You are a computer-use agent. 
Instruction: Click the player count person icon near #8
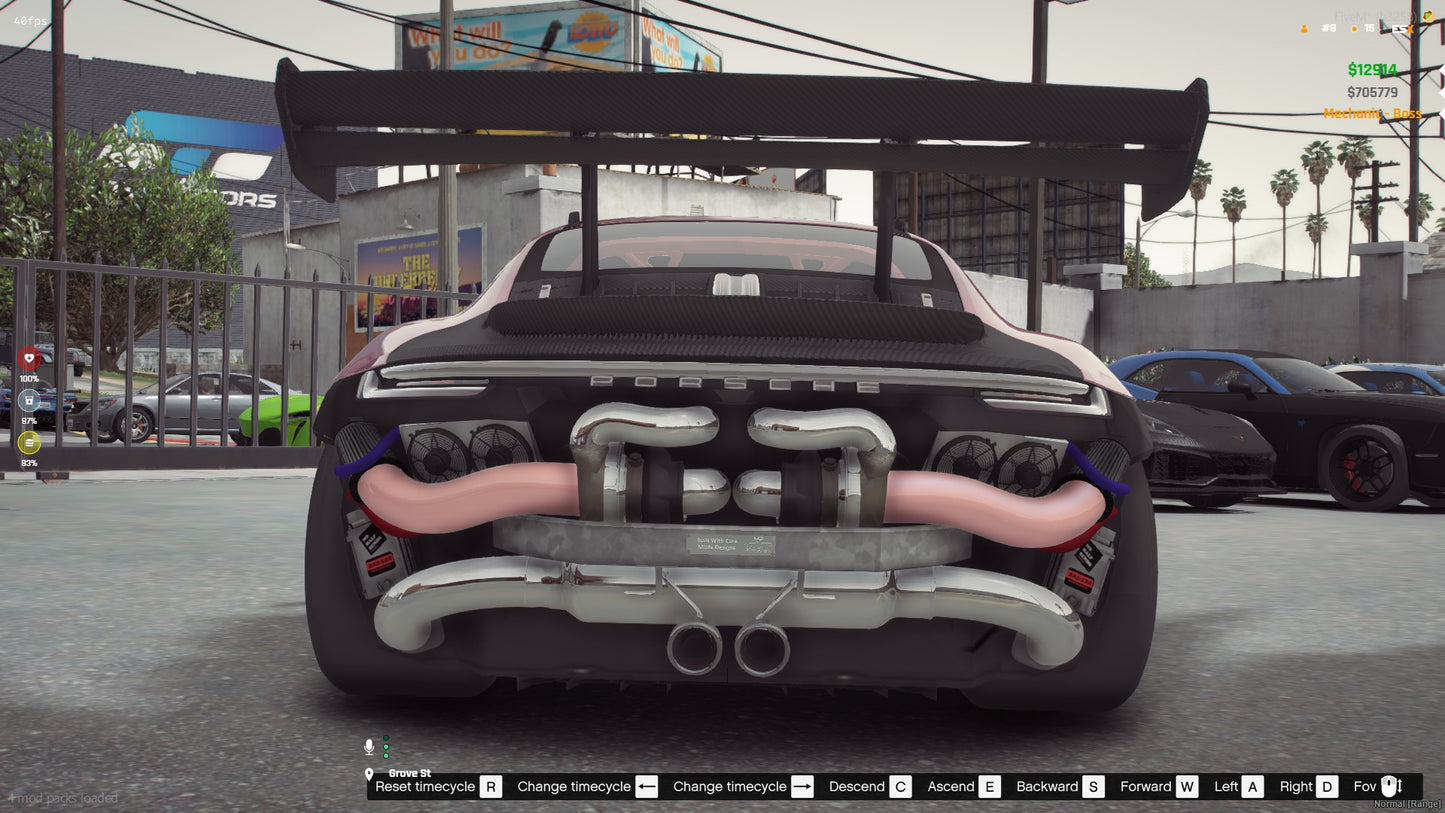1304,28
